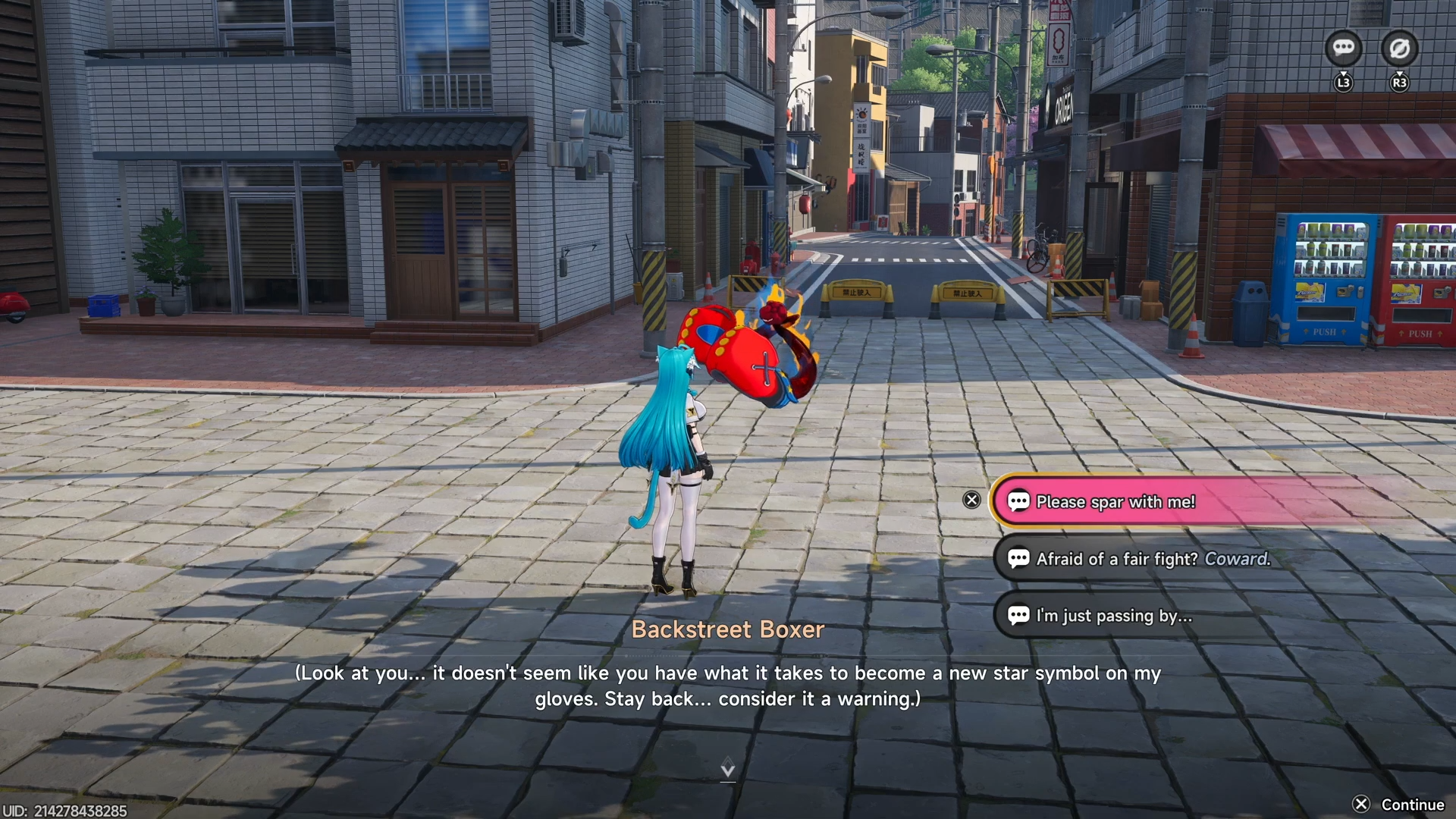Pick "I'm just passing by..." dialogue option
1456x819 pixels.
[x=1113, y=616]
